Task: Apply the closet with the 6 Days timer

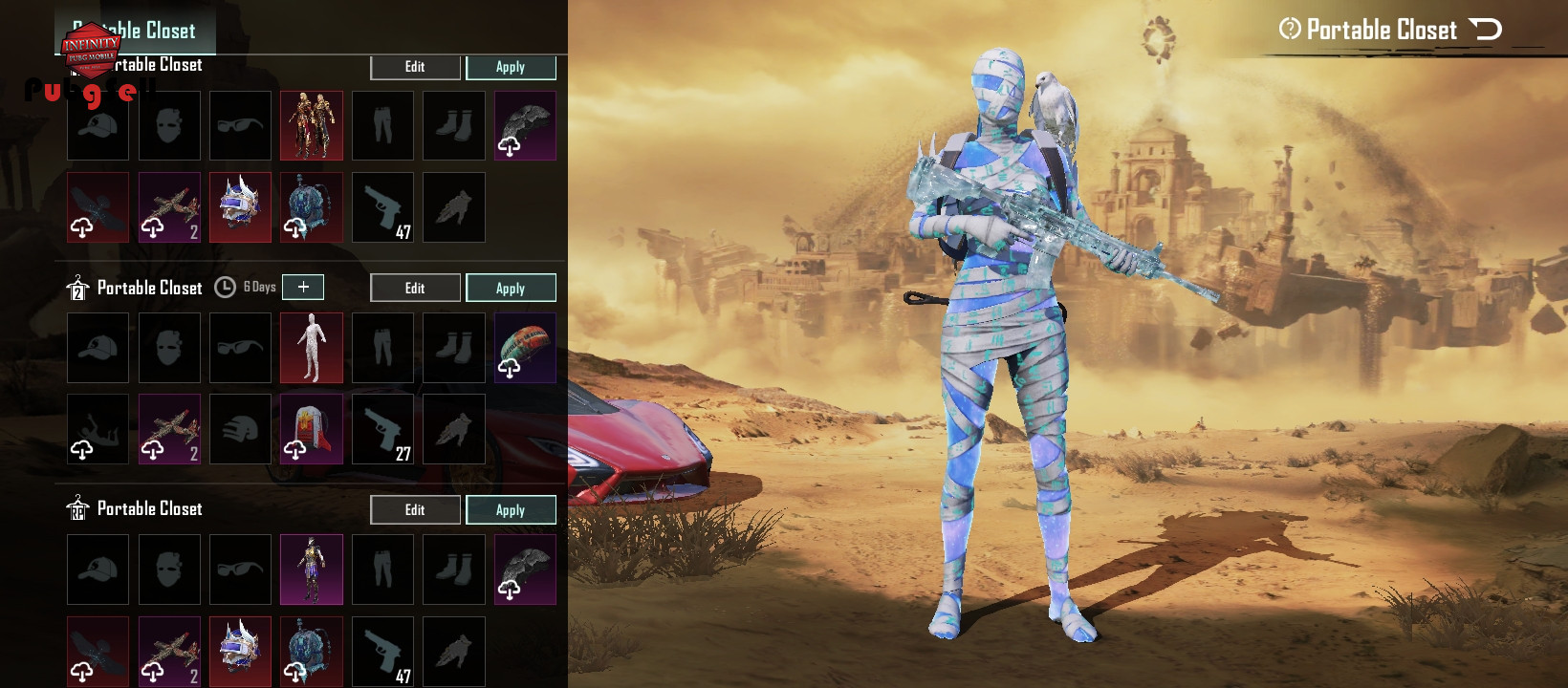Action: 511,288
